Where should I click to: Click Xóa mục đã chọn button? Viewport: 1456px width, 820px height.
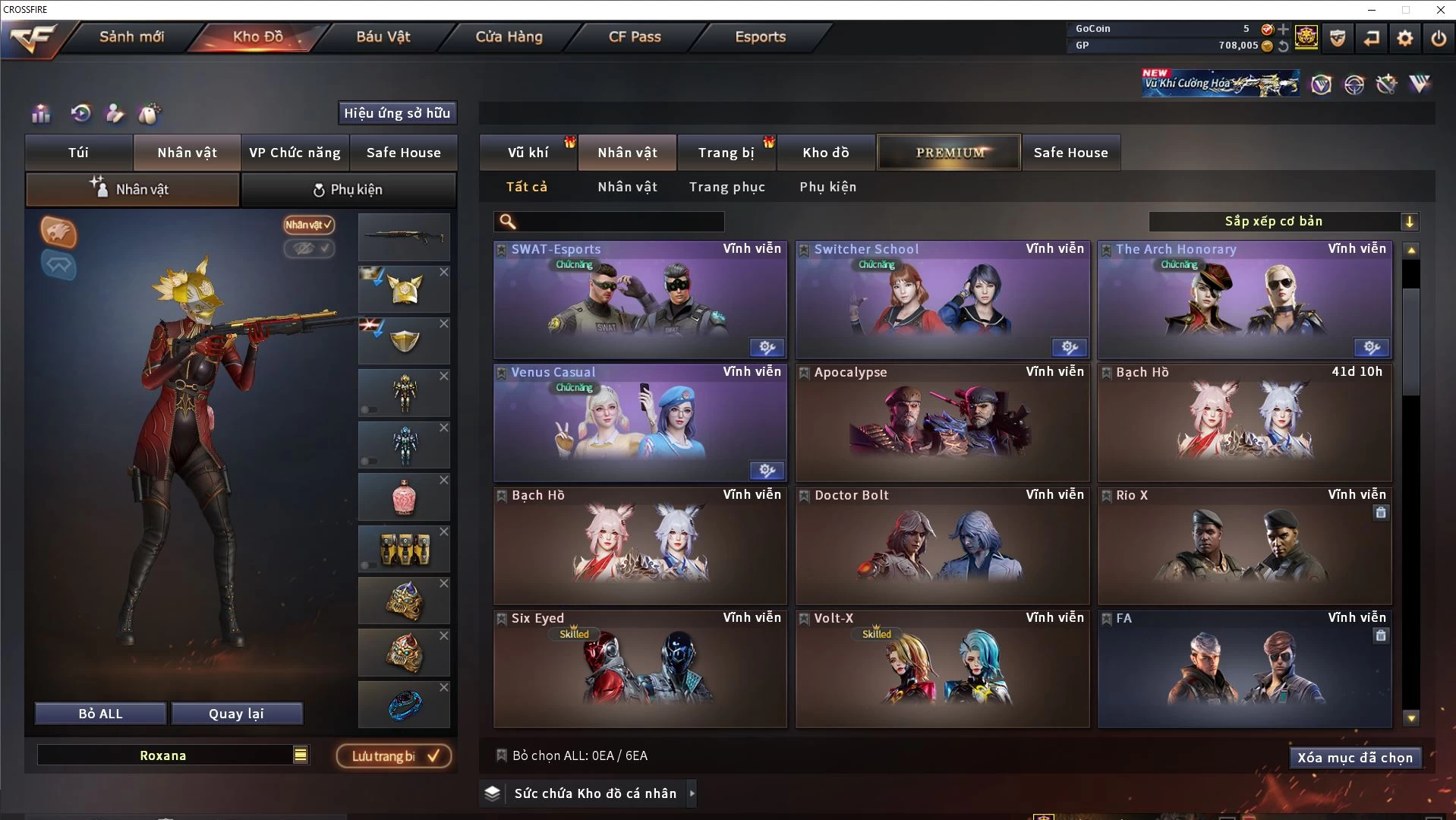coord(1354,758)
